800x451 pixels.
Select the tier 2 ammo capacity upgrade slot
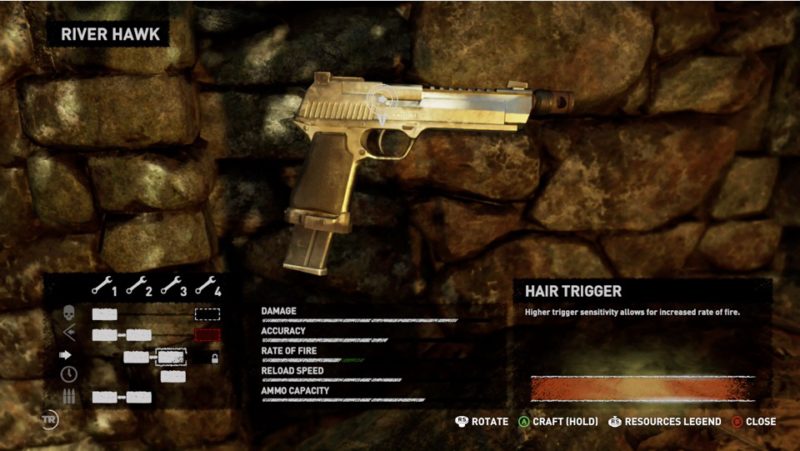pyautogui.click(x=139, y=397)
